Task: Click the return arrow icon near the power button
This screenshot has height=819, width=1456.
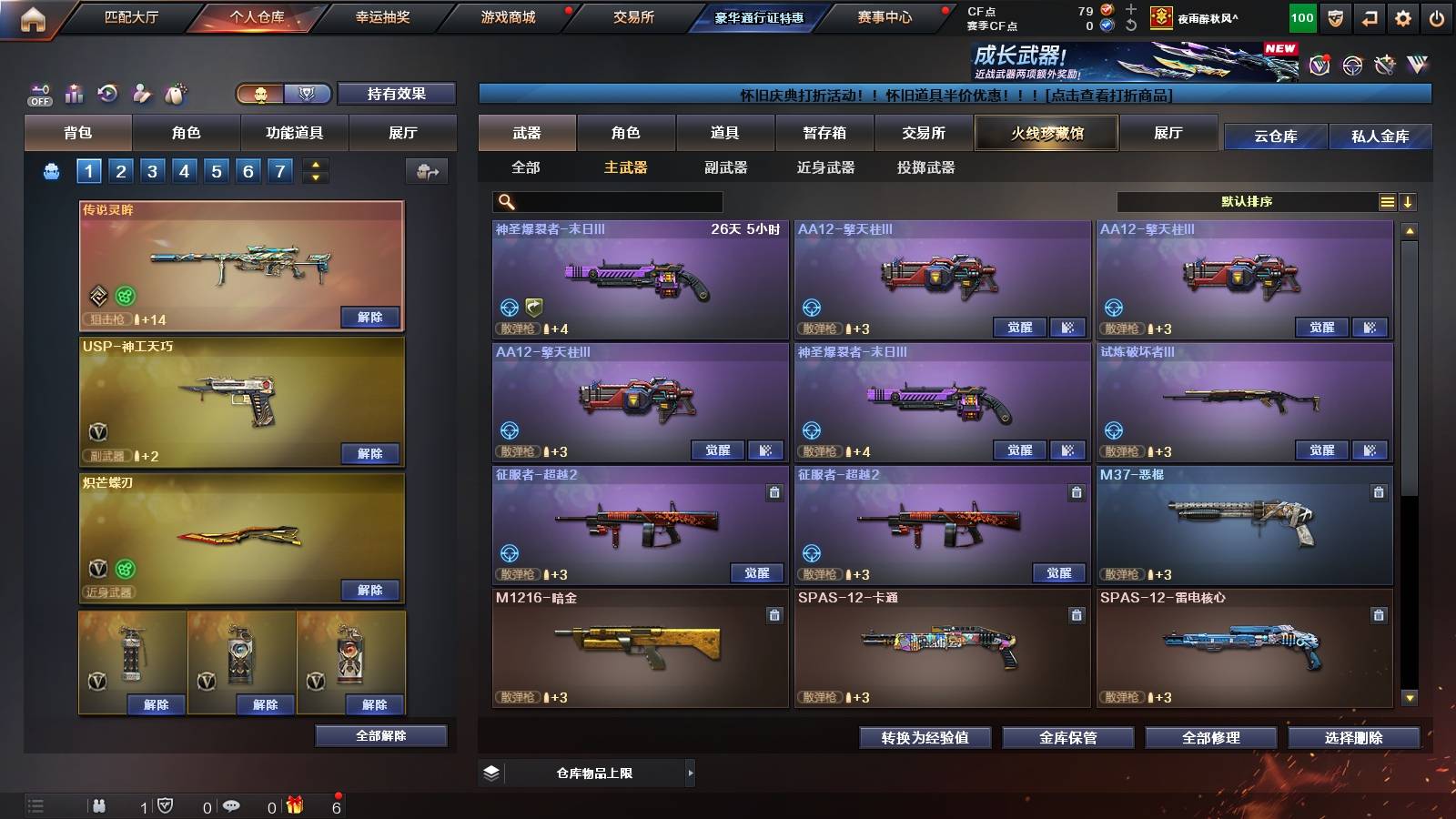Action: click(x=1368, y=16)
